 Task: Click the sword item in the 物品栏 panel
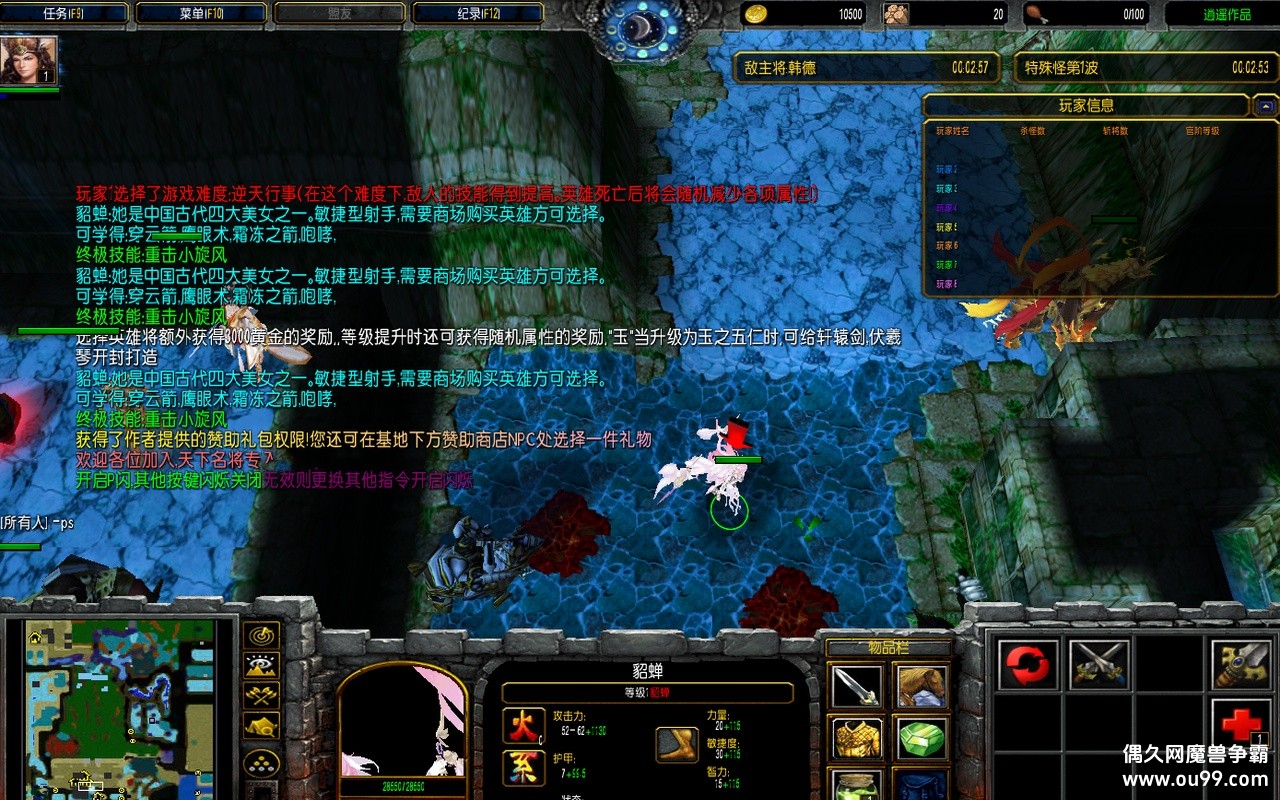856,686
